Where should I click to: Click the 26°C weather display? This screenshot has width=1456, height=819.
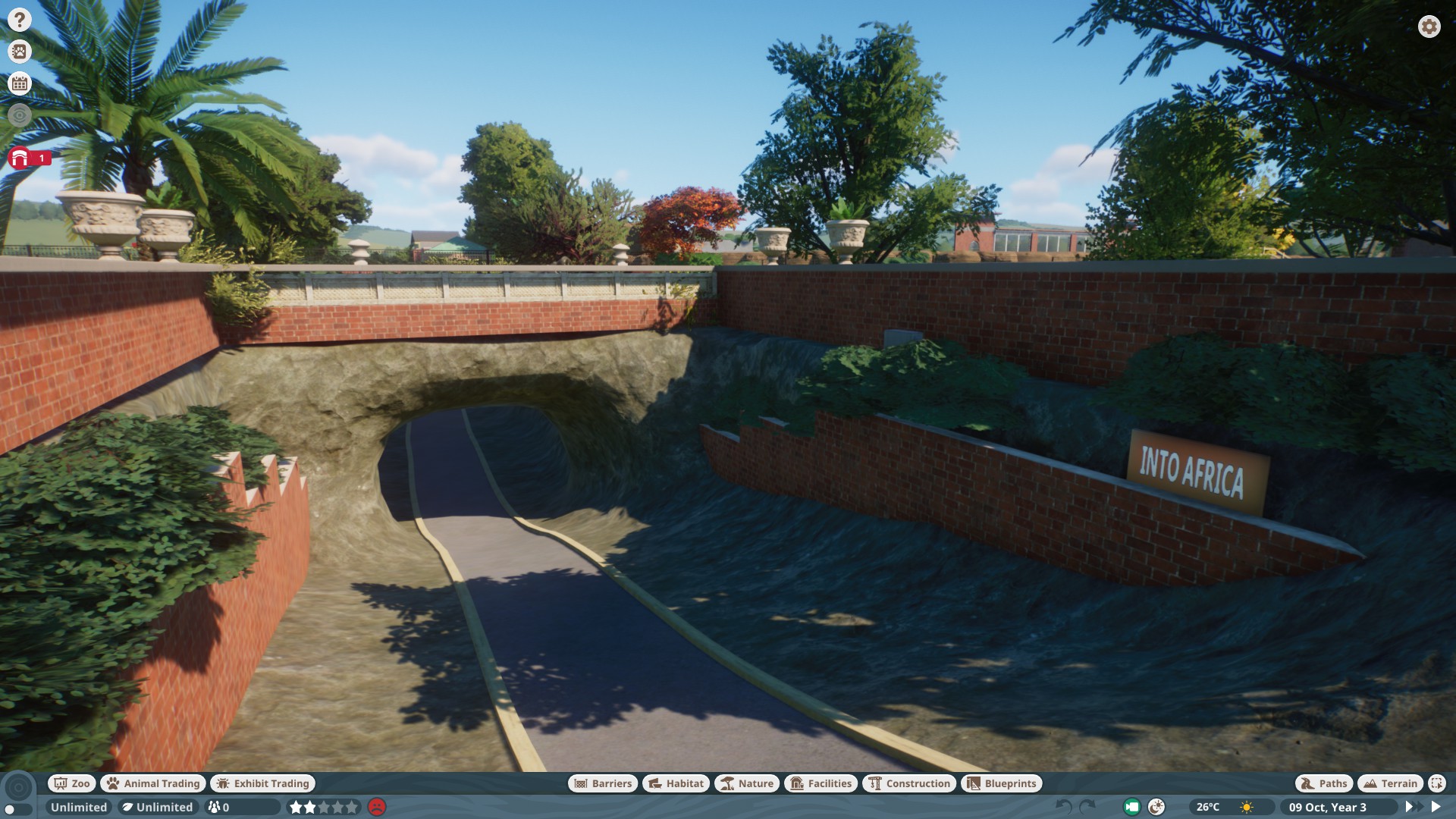click(x=1208, y=807)
